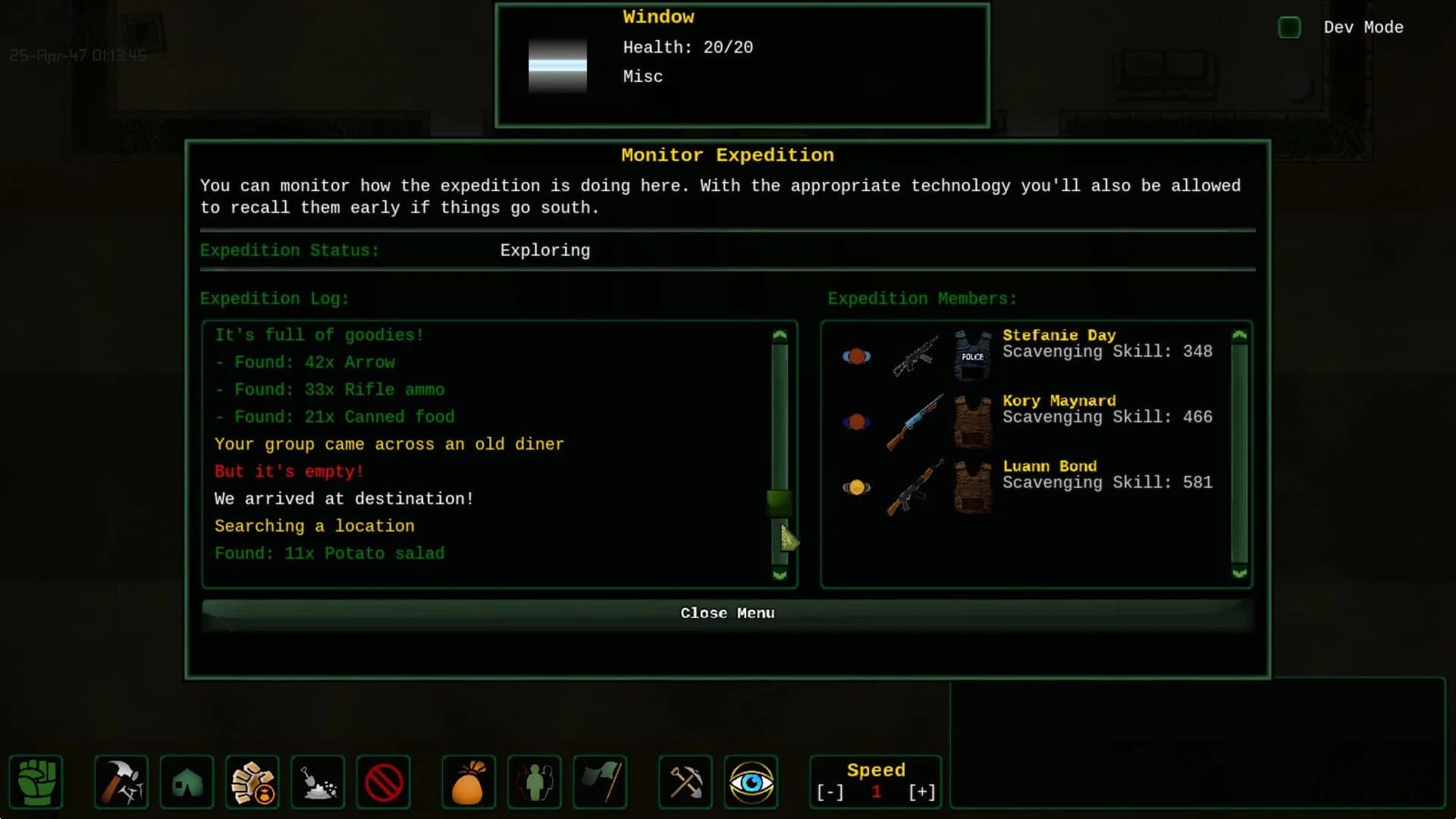Select the tent shelter icon
Viewport: 1456px width, 819px height.
187,782
